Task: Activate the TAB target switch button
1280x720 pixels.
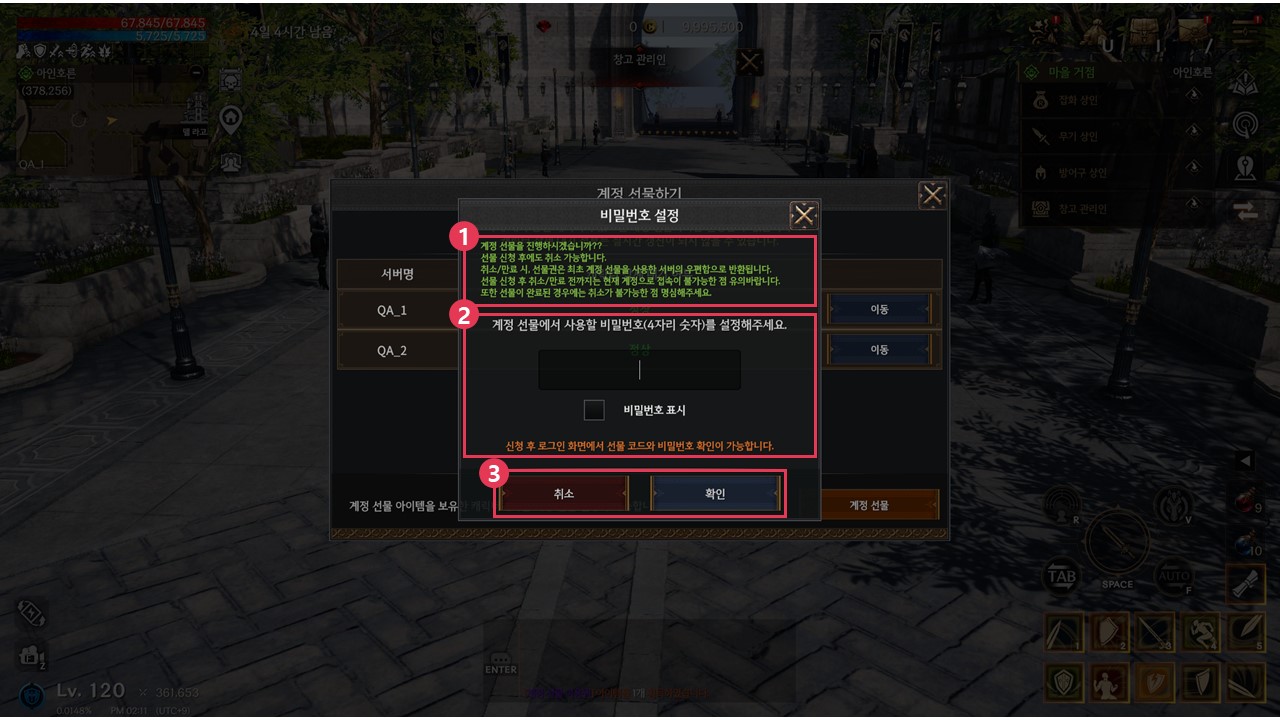Action: [1061, 577]
